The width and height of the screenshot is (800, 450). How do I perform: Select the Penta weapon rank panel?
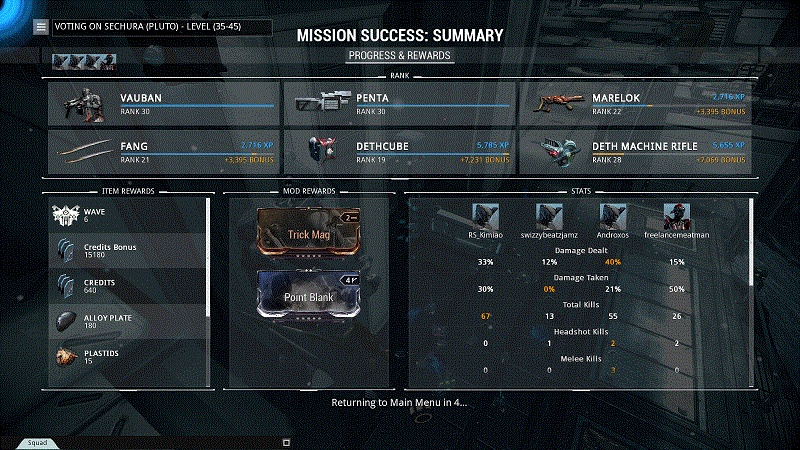(399, 104)
